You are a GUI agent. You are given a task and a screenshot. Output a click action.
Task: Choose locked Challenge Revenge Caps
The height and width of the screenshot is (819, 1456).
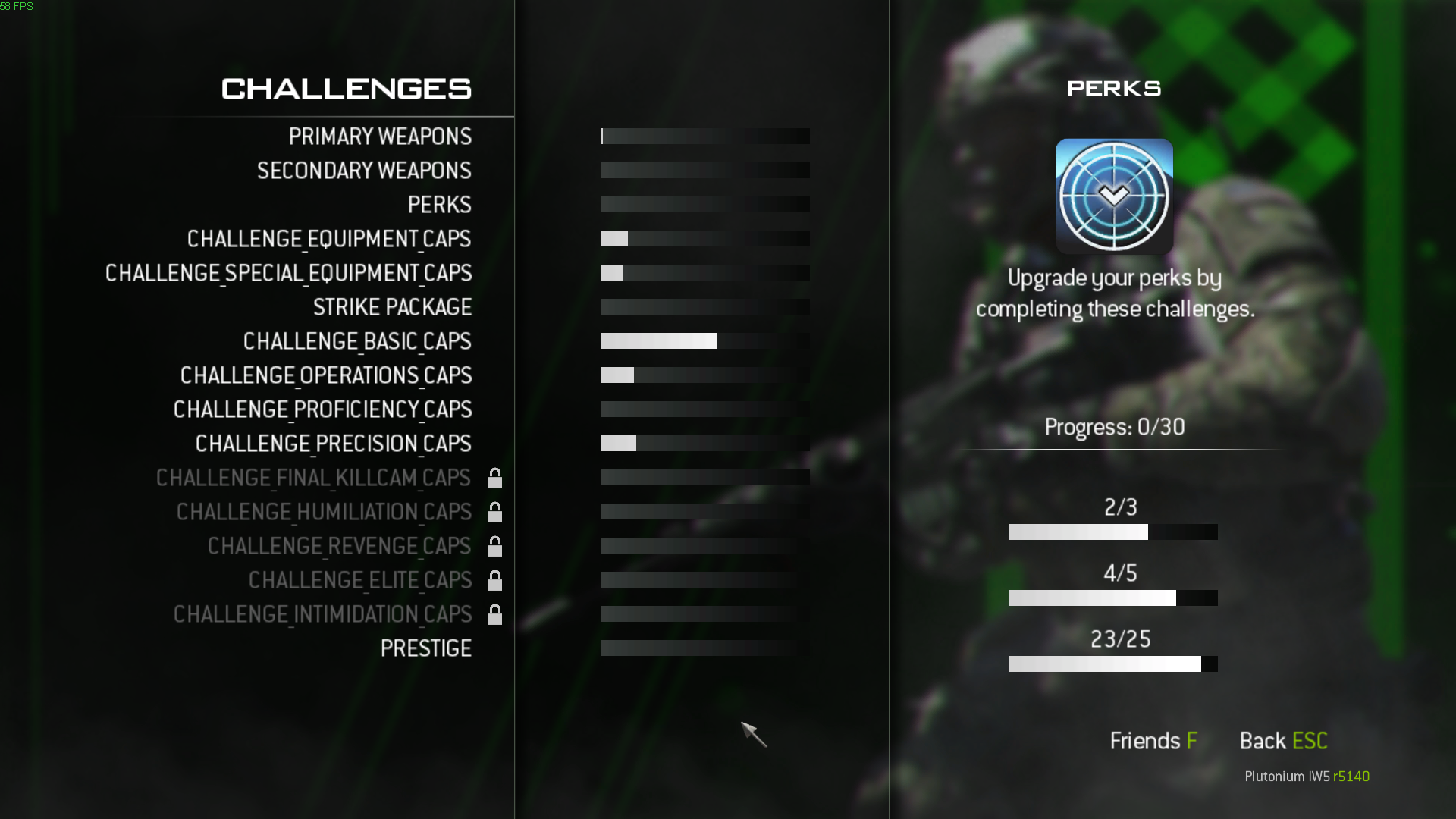339,546
